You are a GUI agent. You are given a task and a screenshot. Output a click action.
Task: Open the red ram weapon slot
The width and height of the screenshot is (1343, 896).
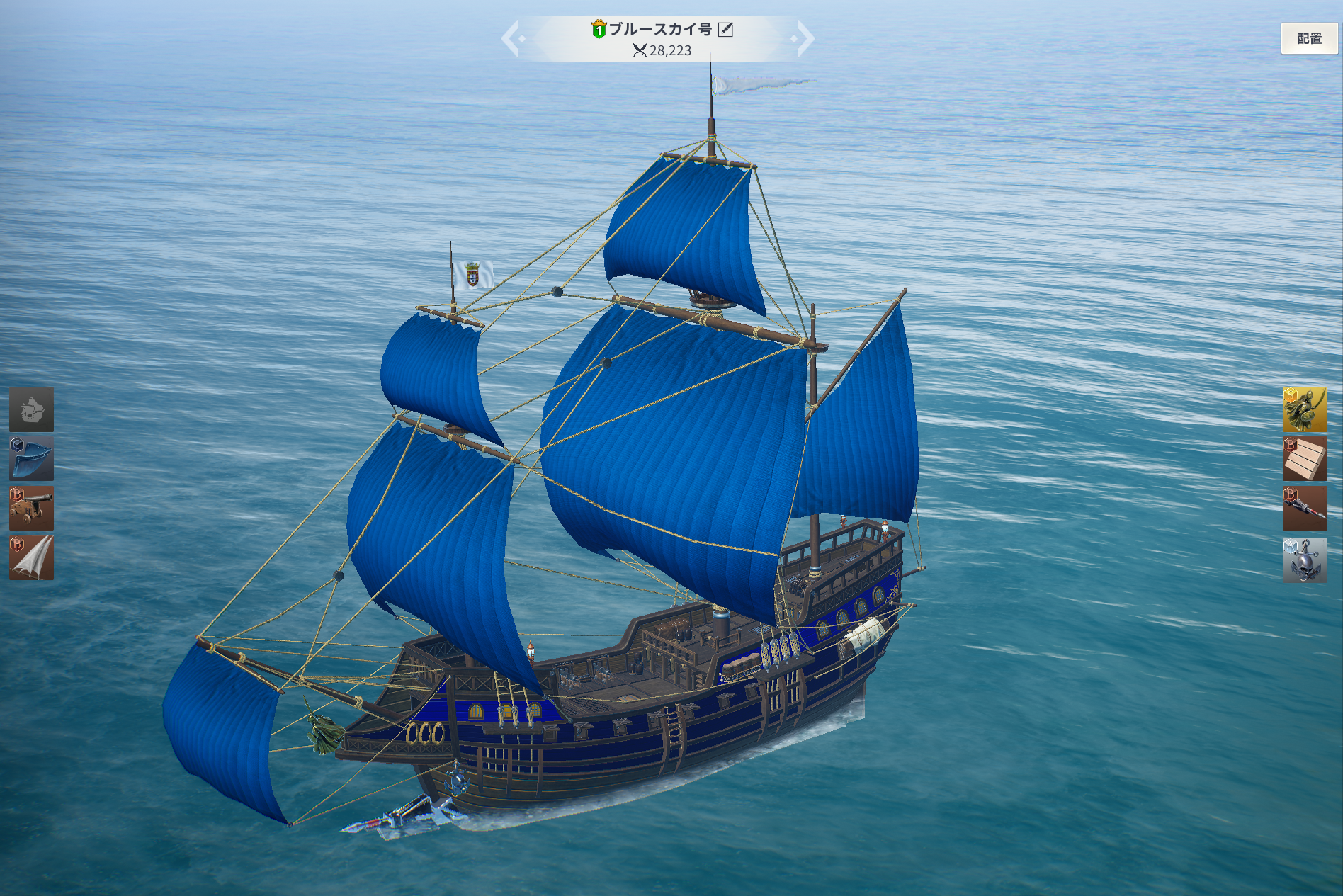[1304, 509]
